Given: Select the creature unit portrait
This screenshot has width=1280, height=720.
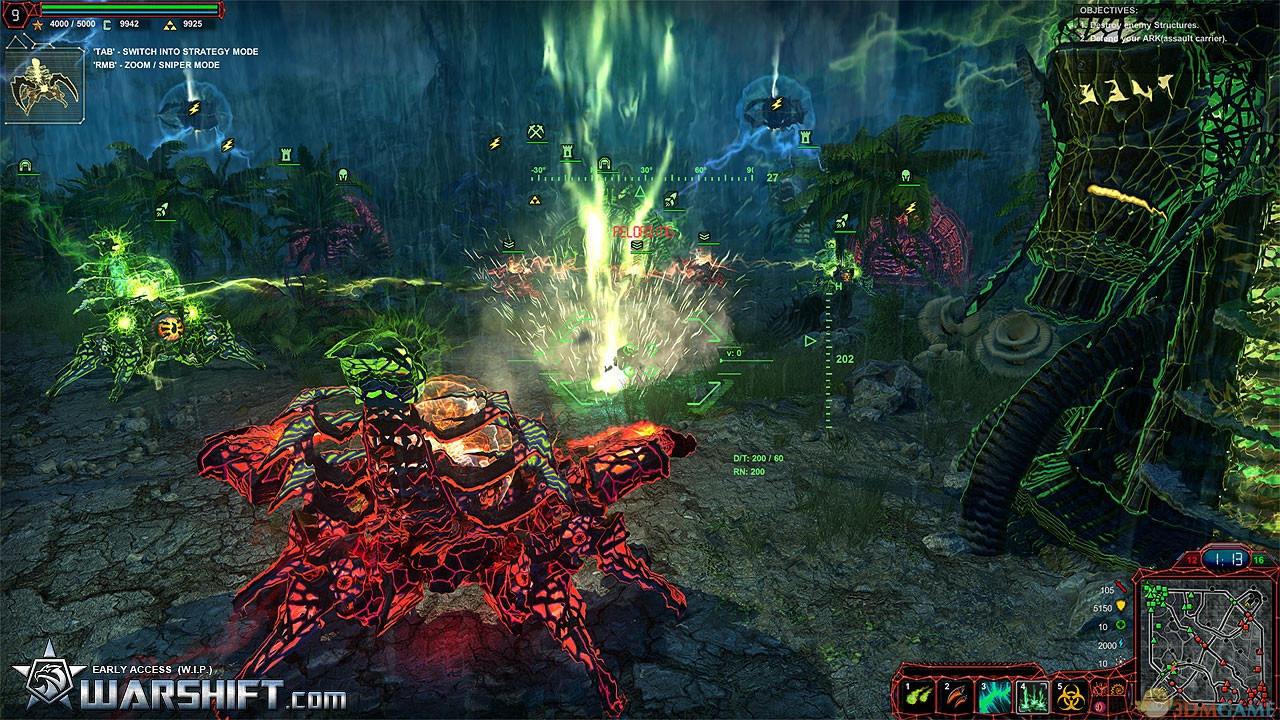Looking at the screenshot, I should [44, 85].
